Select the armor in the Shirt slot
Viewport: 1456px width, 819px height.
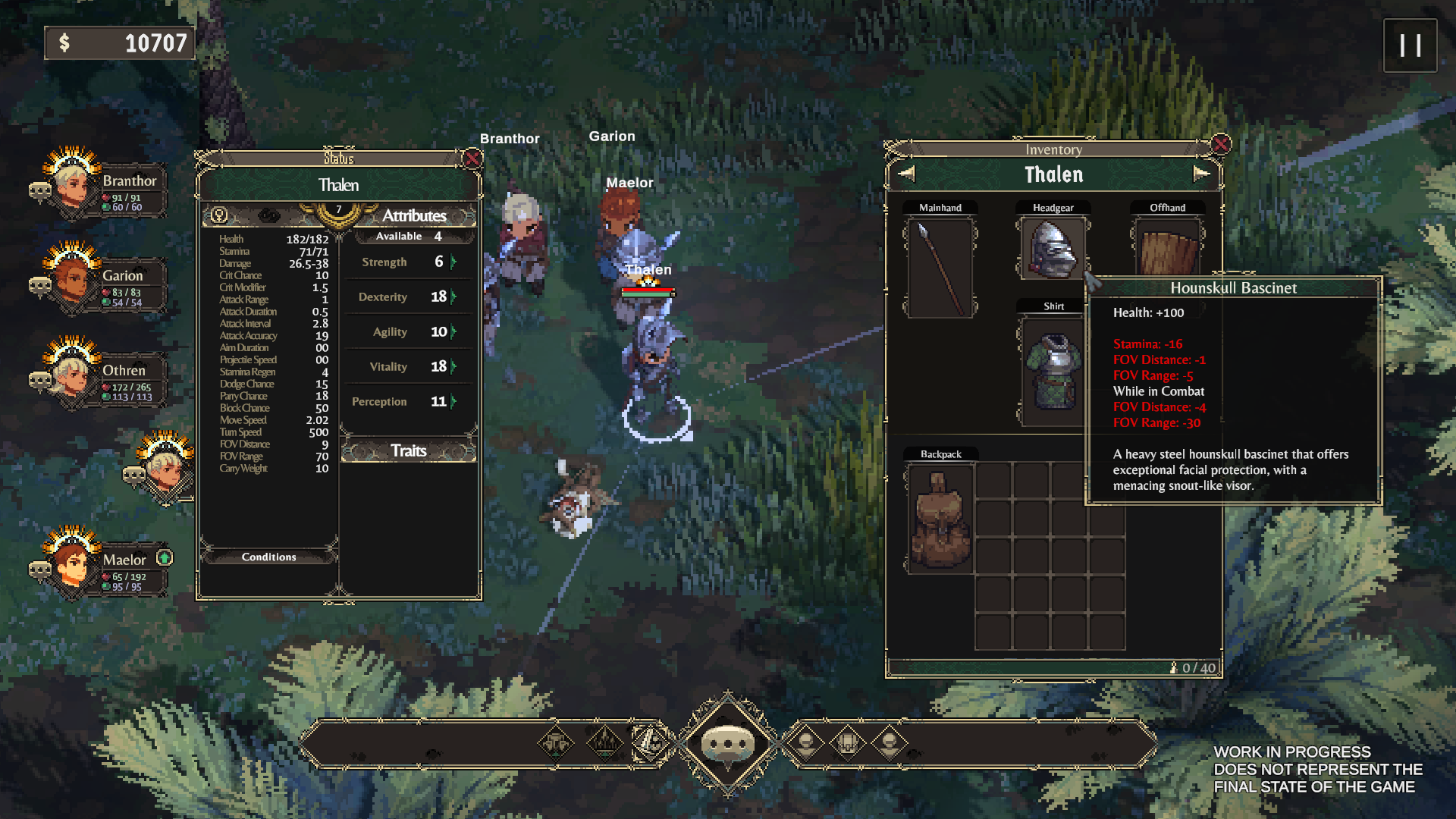tap(1053, 372)
